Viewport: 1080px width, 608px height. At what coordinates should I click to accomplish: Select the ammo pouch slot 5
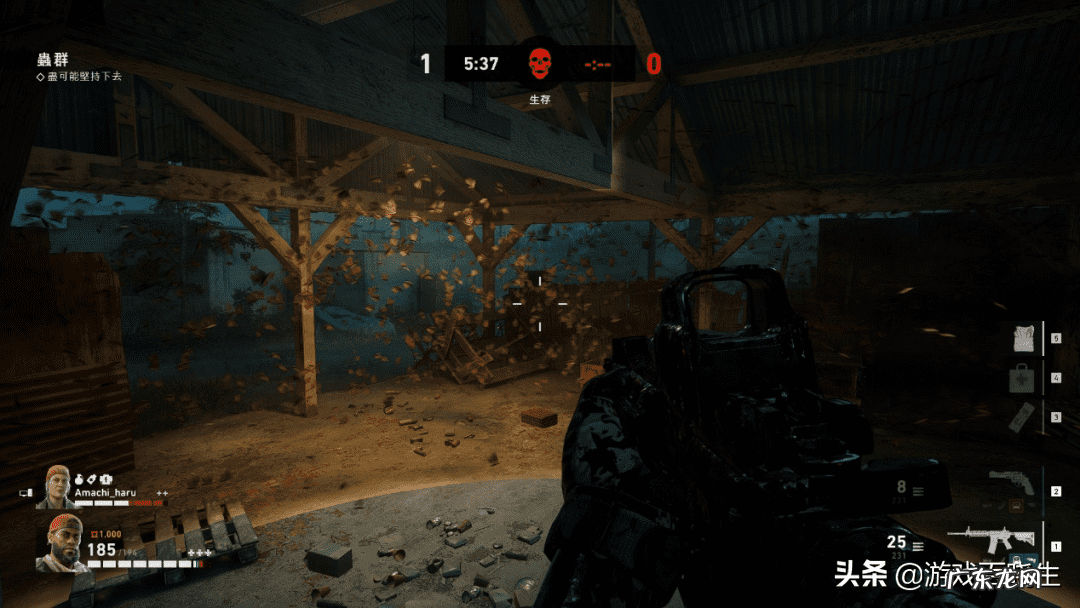tap(1022, 338)
